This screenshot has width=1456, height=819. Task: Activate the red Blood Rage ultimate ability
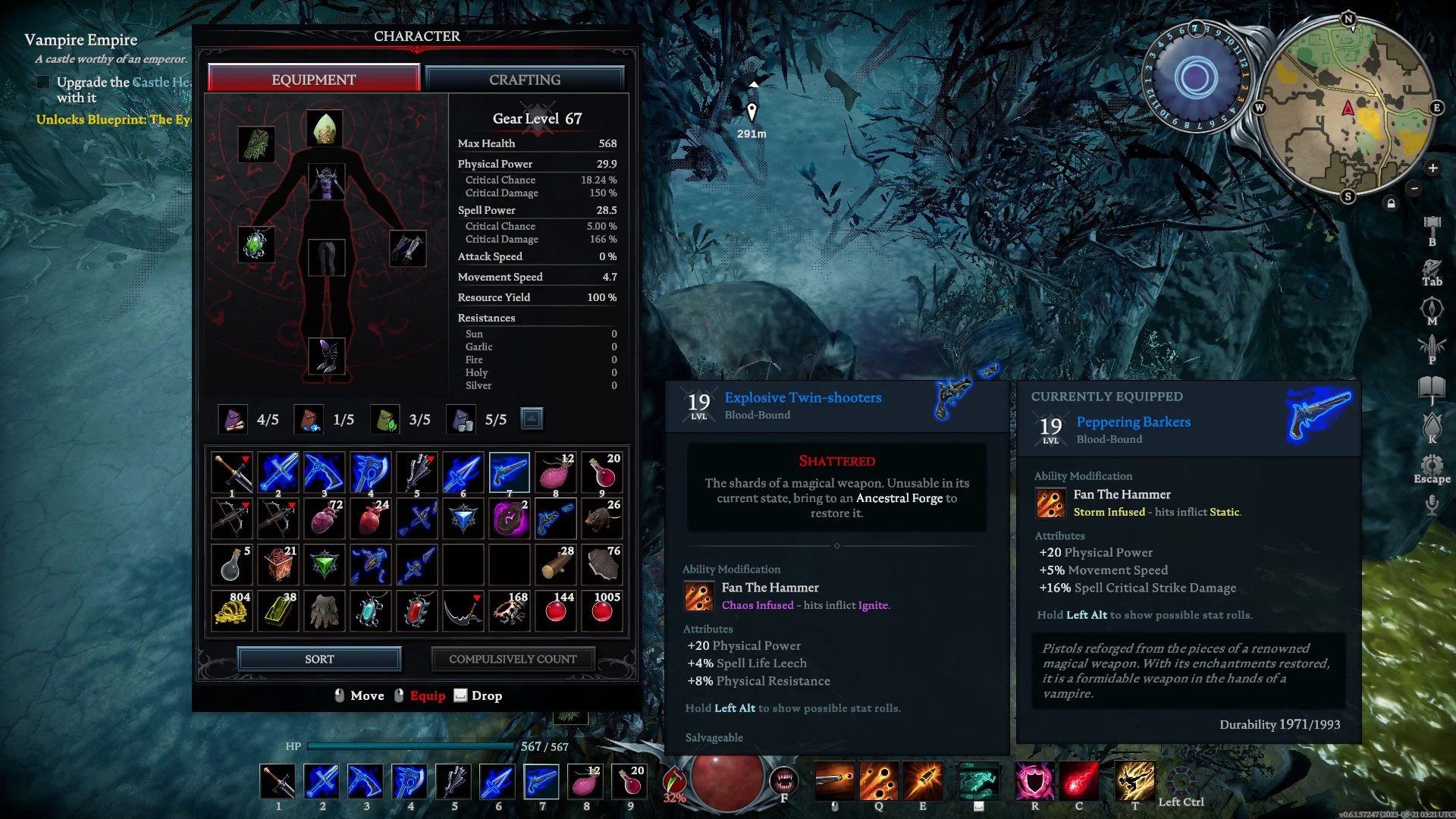click(x=1078, y=781)
